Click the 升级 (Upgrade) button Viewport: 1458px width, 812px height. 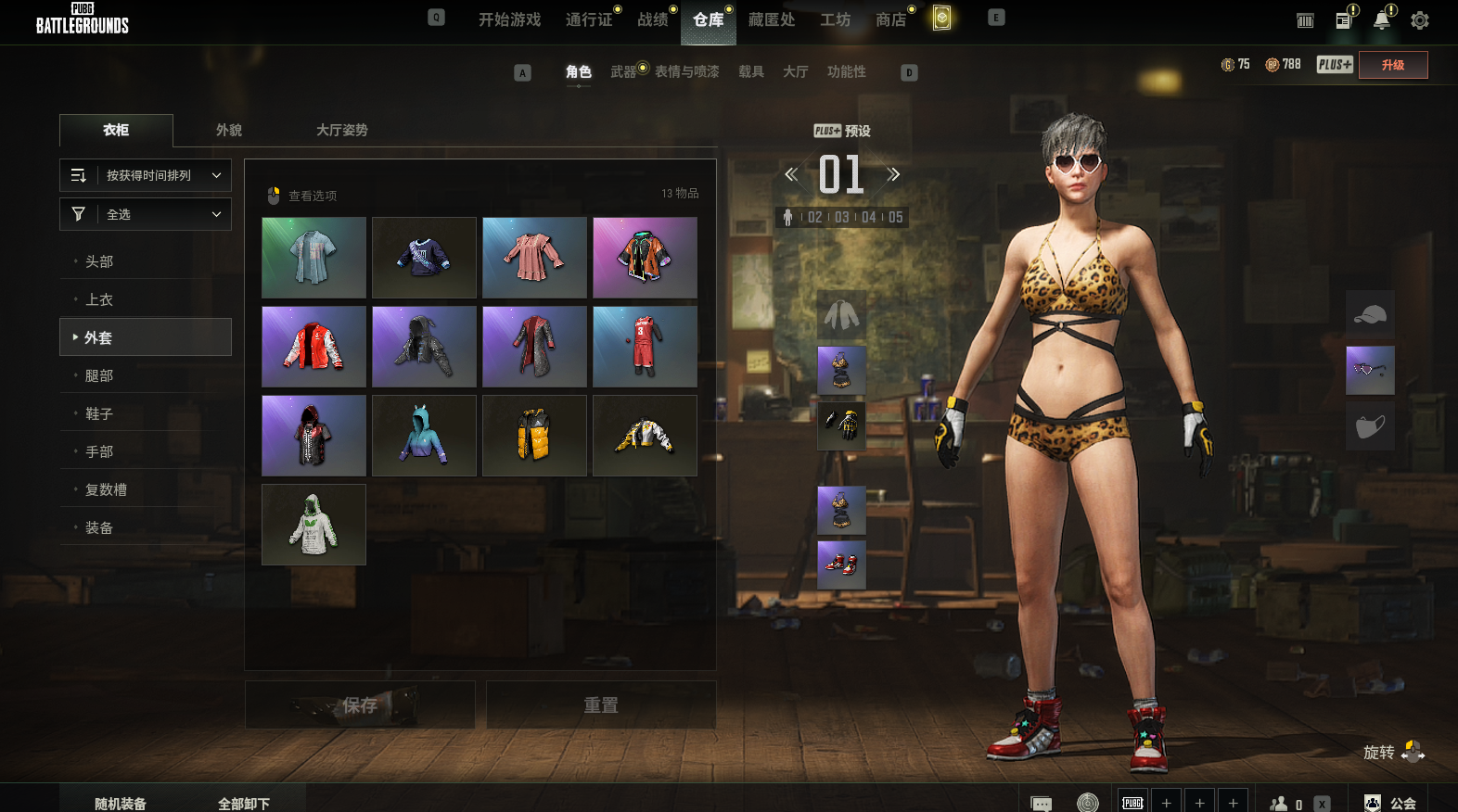click(1392, 65)
